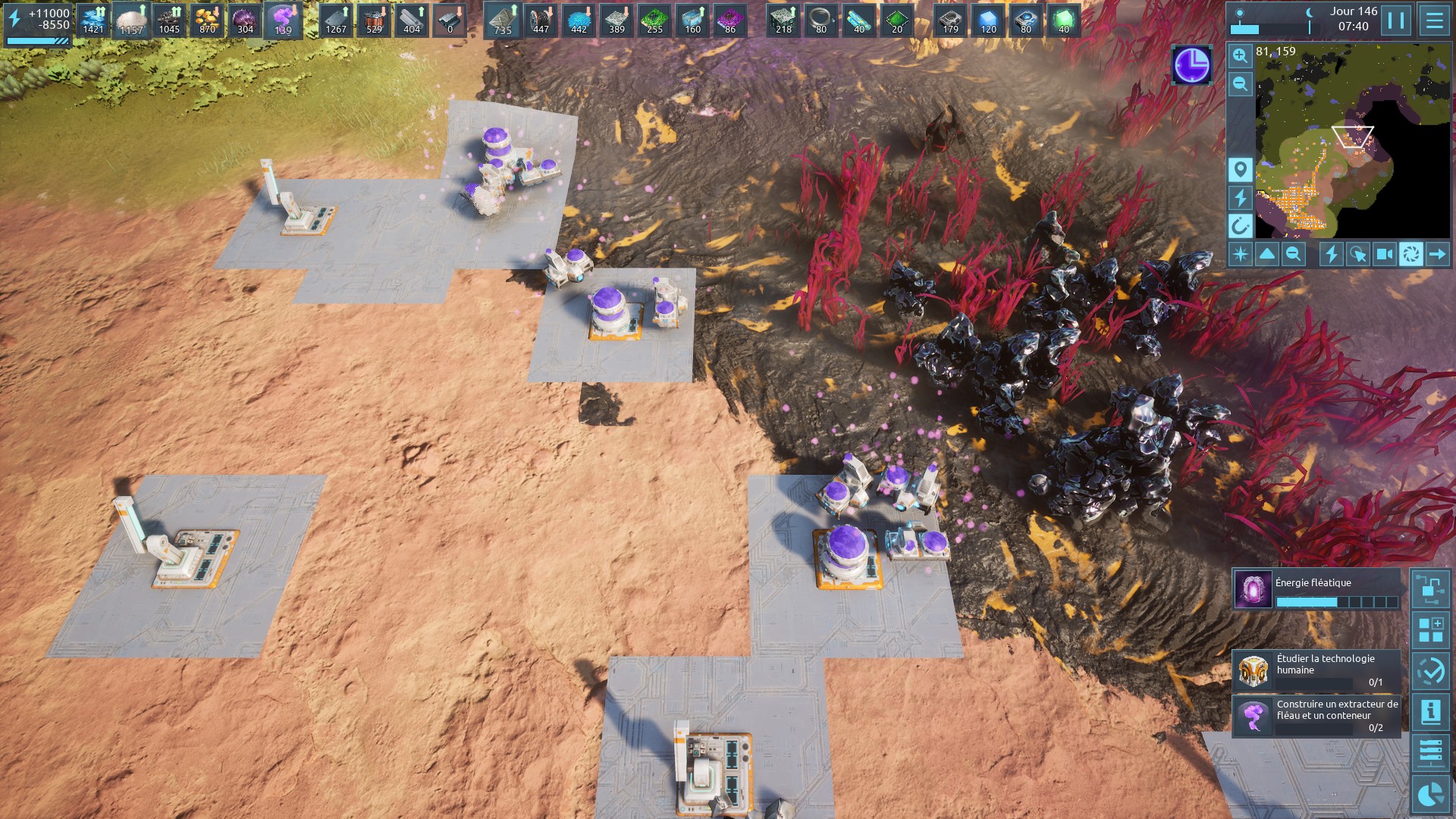Image resolution: width=1456 pixels, height=819 pixels.
Task: Click the energy balance readout icon
Action: [x=15, y=19]
